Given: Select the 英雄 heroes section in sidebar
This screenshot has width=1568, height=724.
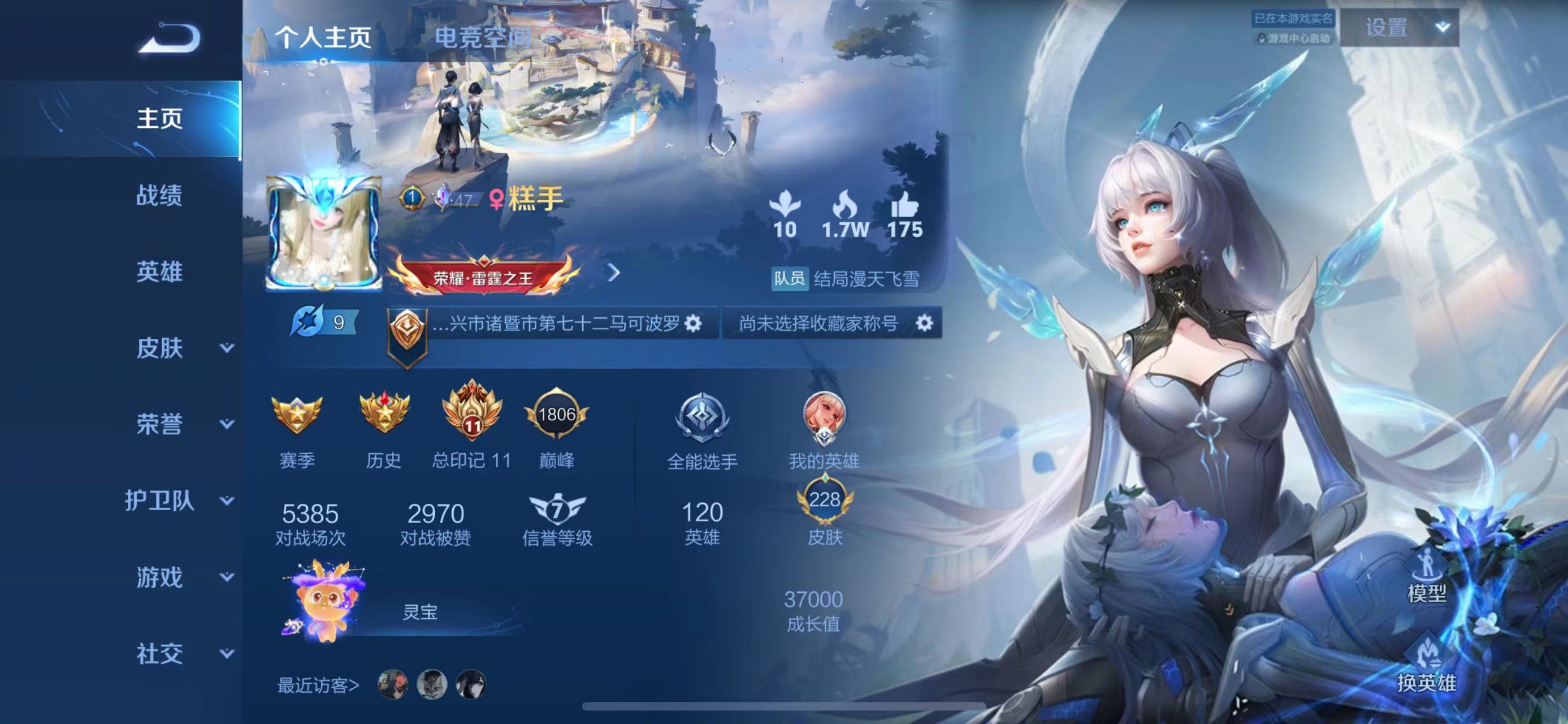Looking at the screenshot, I should tap(157, 273).
